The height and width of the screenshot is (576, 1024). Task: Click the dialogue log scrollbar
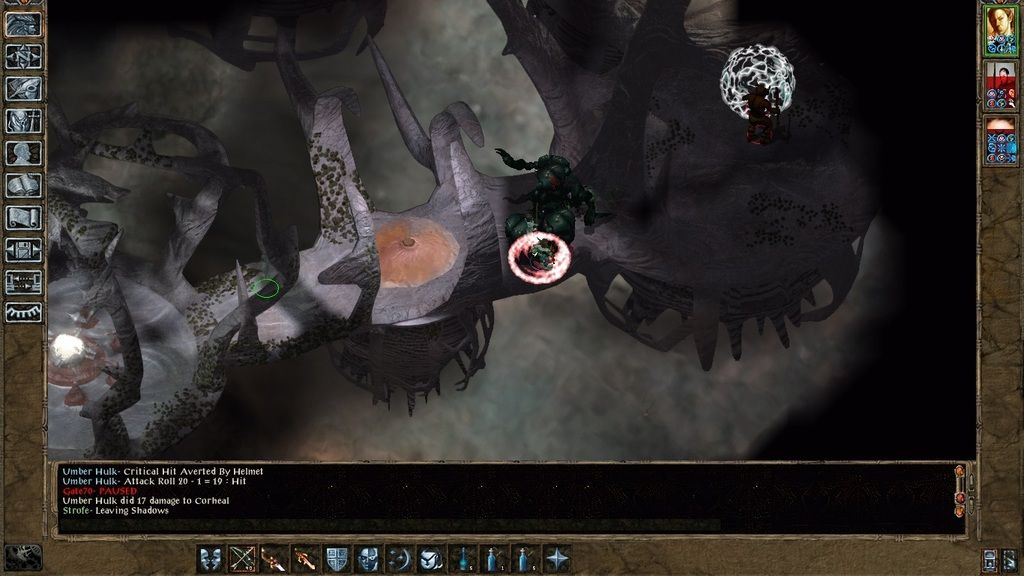click(x=960, y=497)
